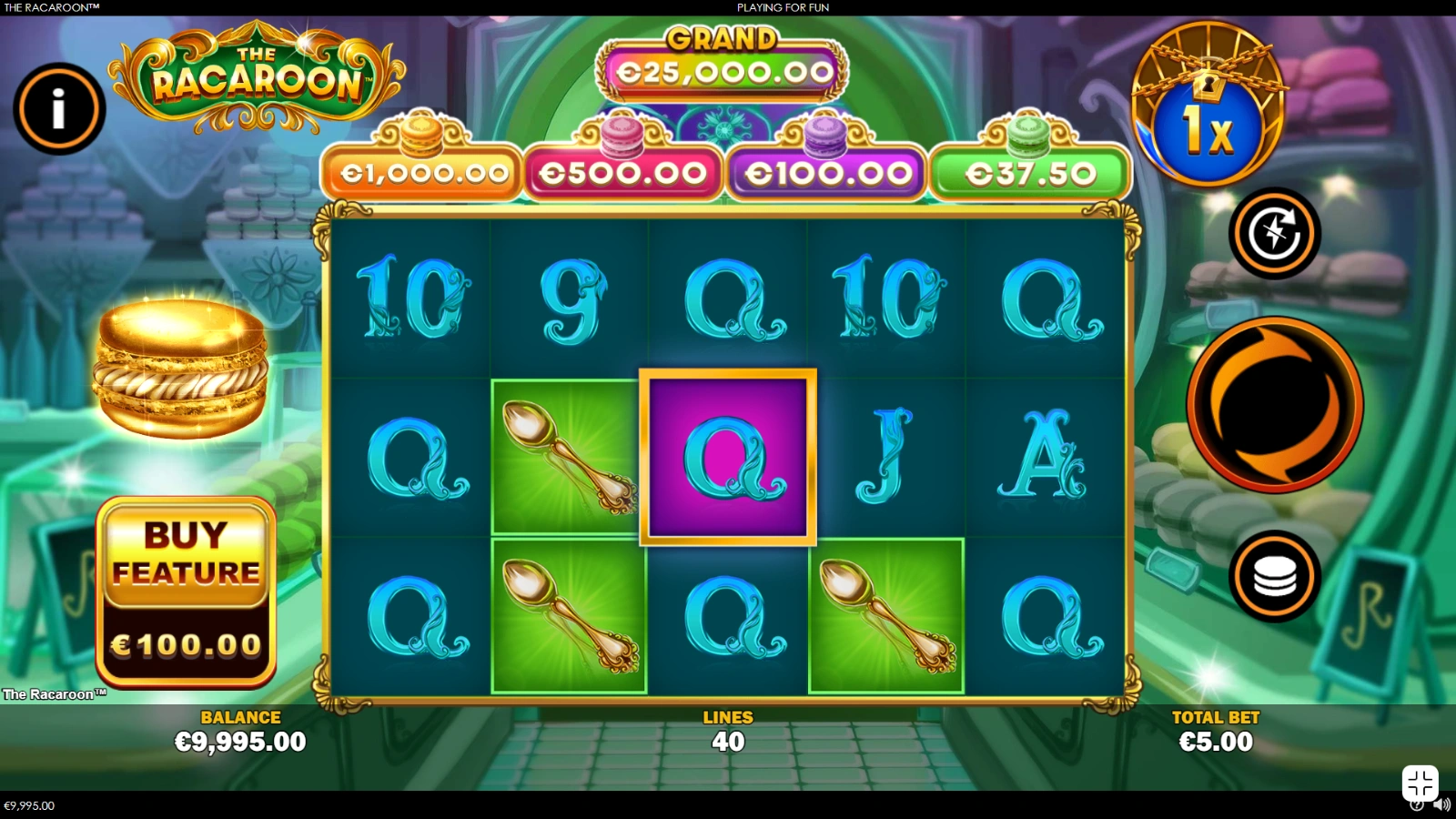
Task: Open the bet coins selector
Action: [1274, 576]
